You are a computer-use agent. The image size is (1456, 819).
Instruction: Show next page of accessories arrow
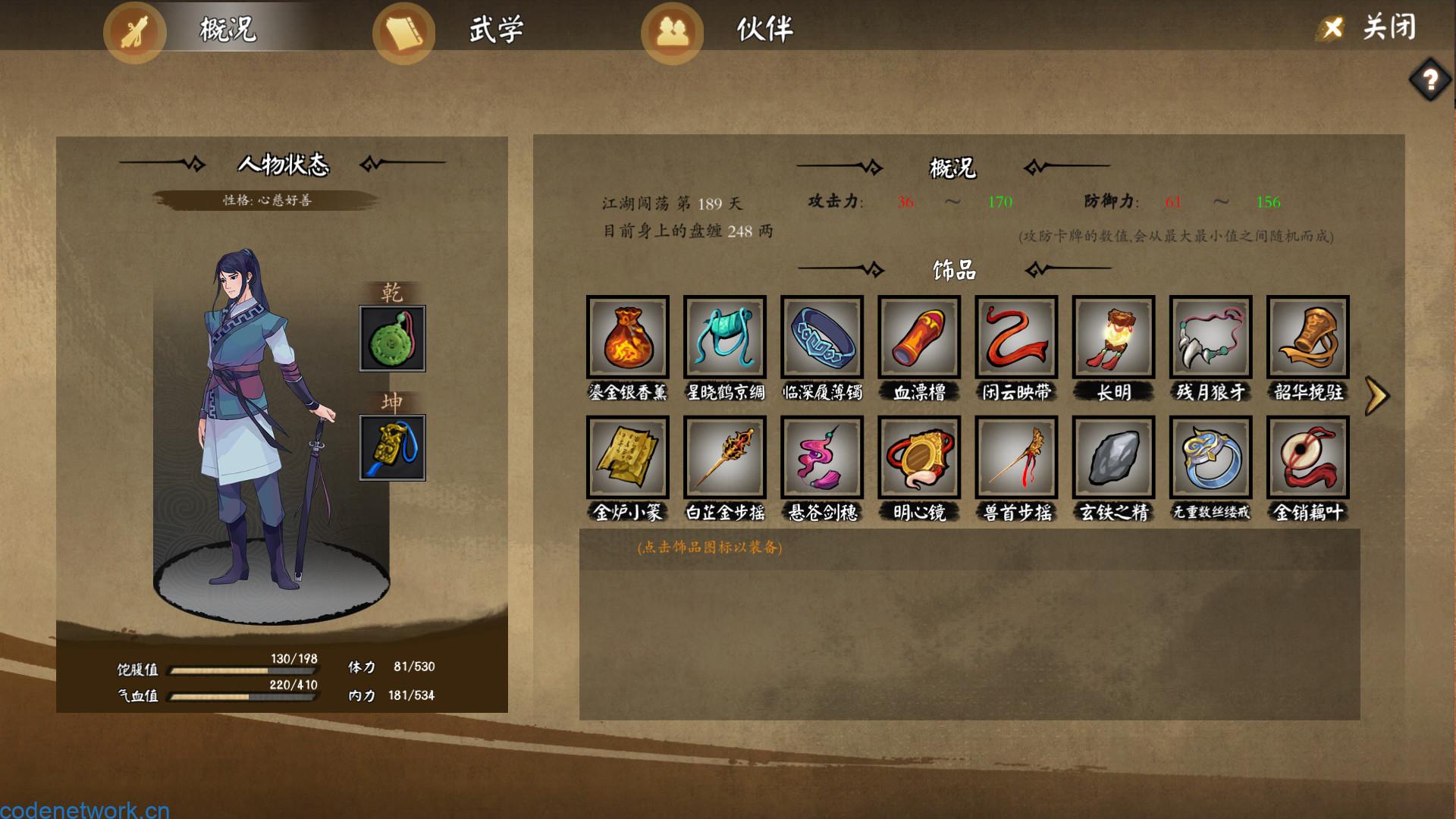(x=1376, y=396)
